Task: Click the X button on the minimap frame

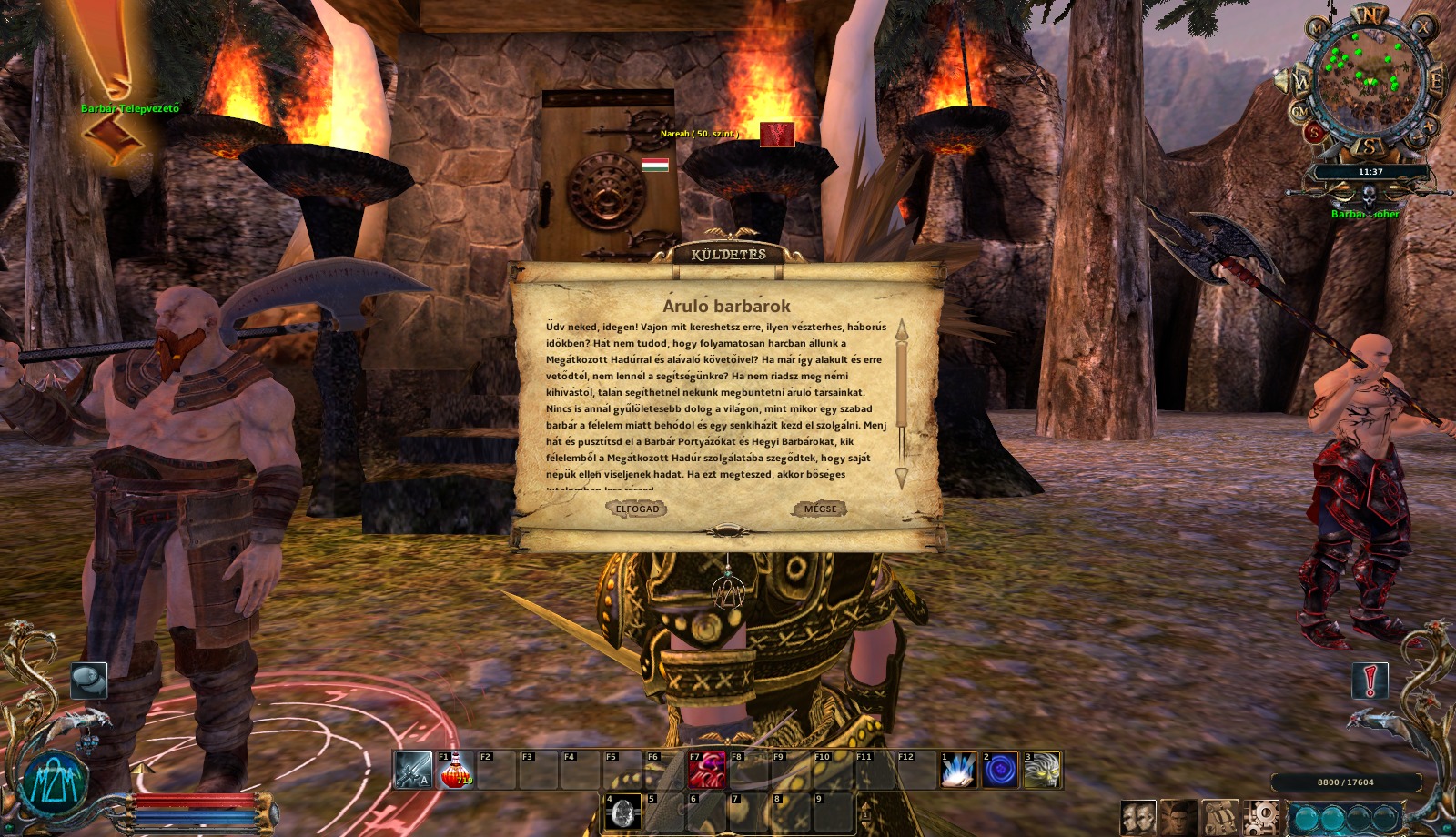Action: click(1423, 27)
